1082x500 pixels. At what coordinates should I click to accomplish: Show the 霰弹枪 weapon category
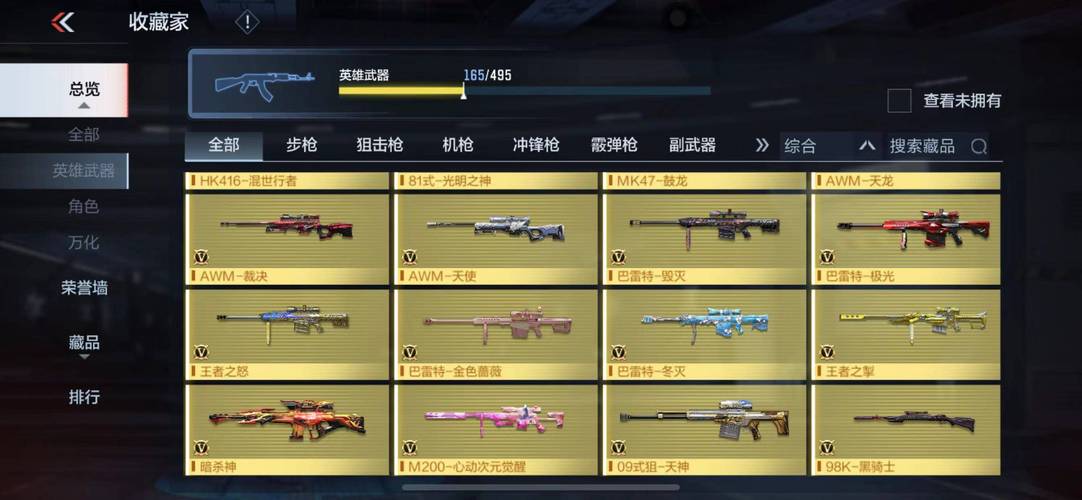point(614,145)
